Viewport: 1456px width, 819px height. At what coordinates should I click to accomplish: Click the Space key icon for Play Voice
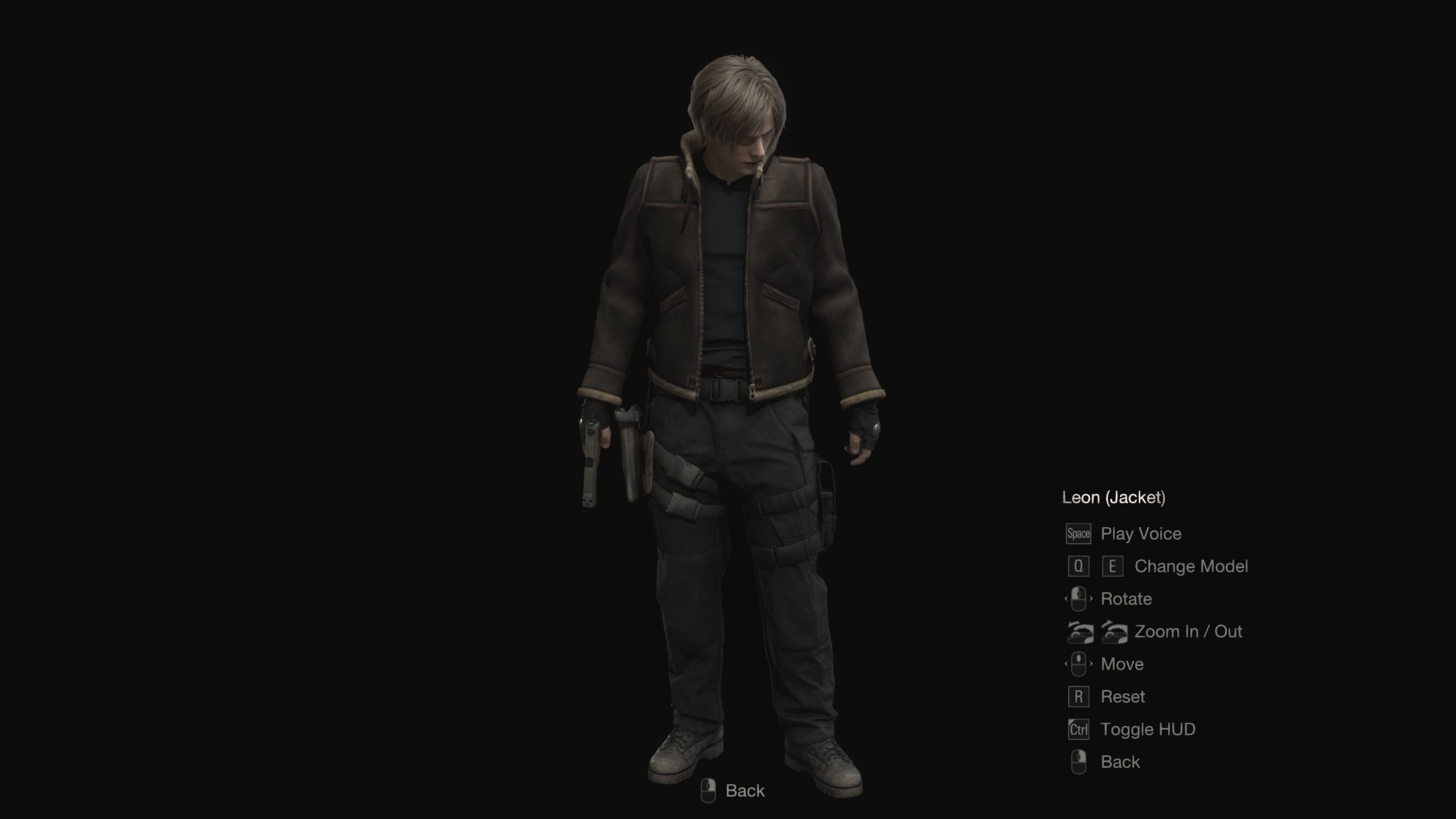[x=1078, y=533]
